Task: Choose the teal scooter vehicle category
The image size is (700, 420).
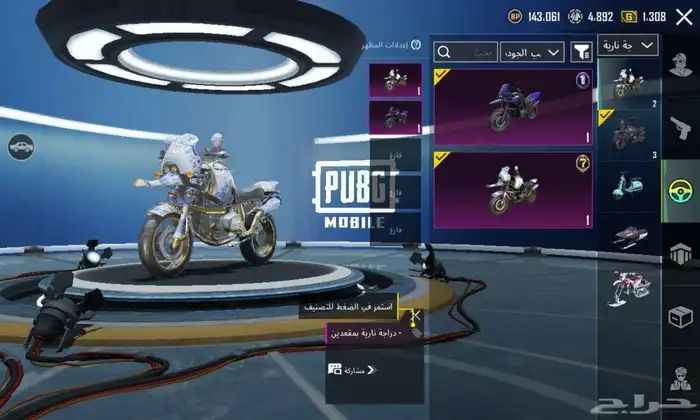Action: 628,188
